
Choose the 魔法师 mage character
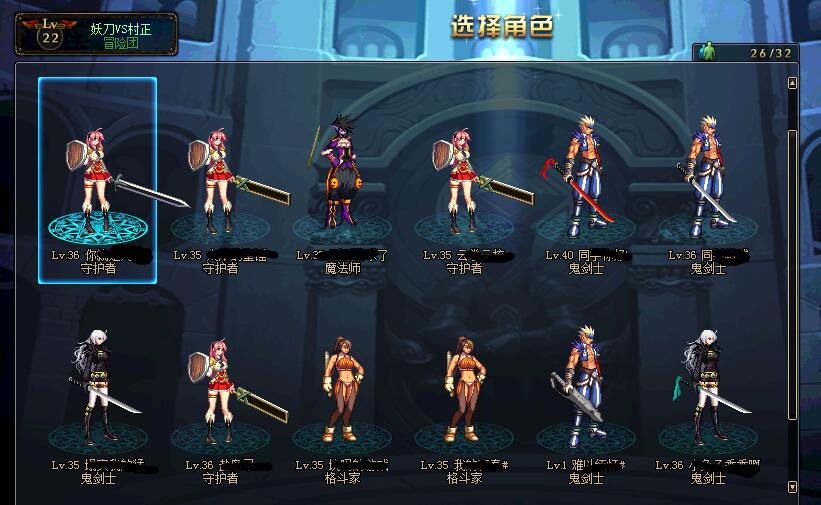pos(342,175)
